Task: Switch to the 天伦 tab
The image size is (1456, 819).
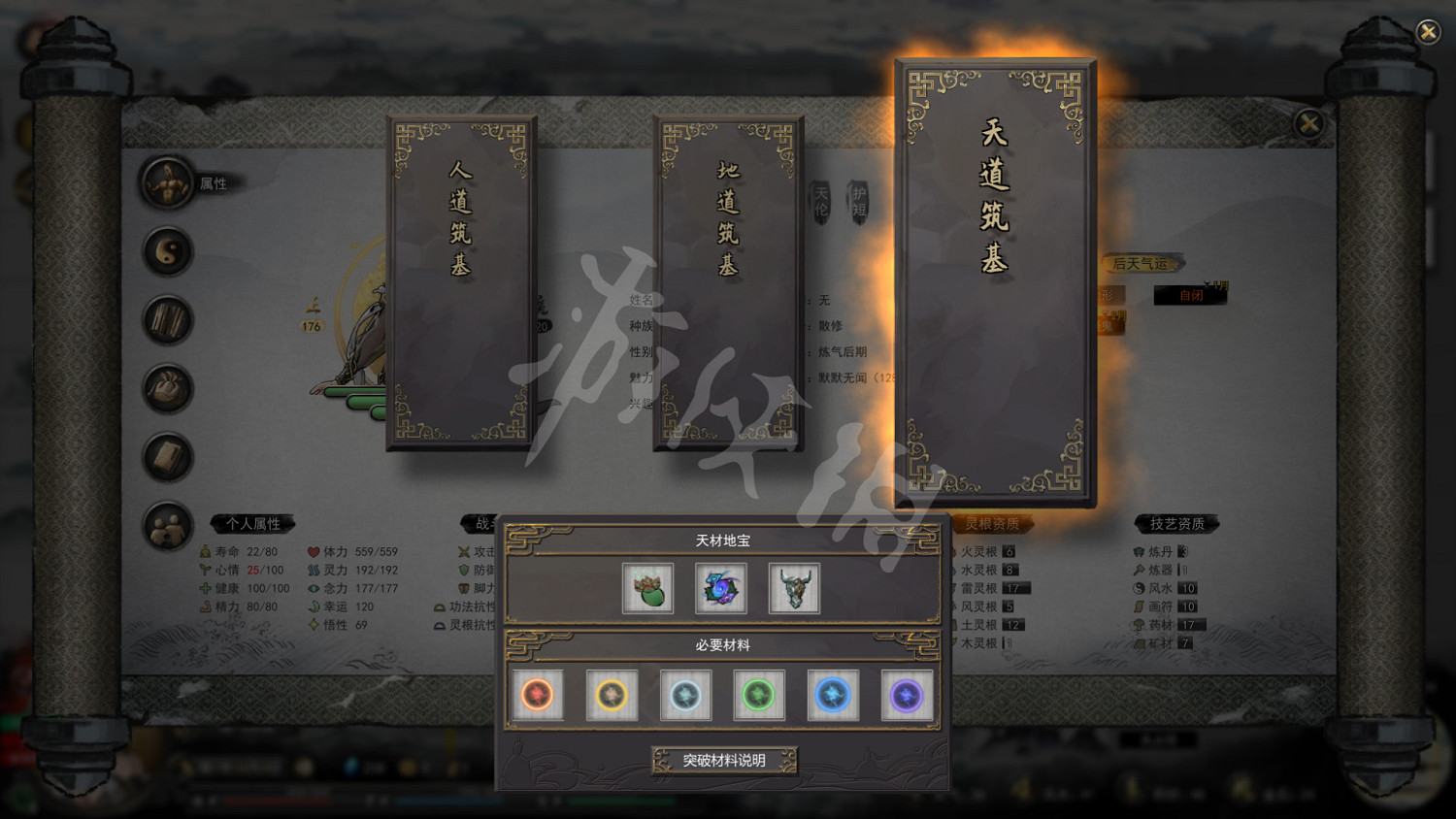Action: click(x=820, y=204)
